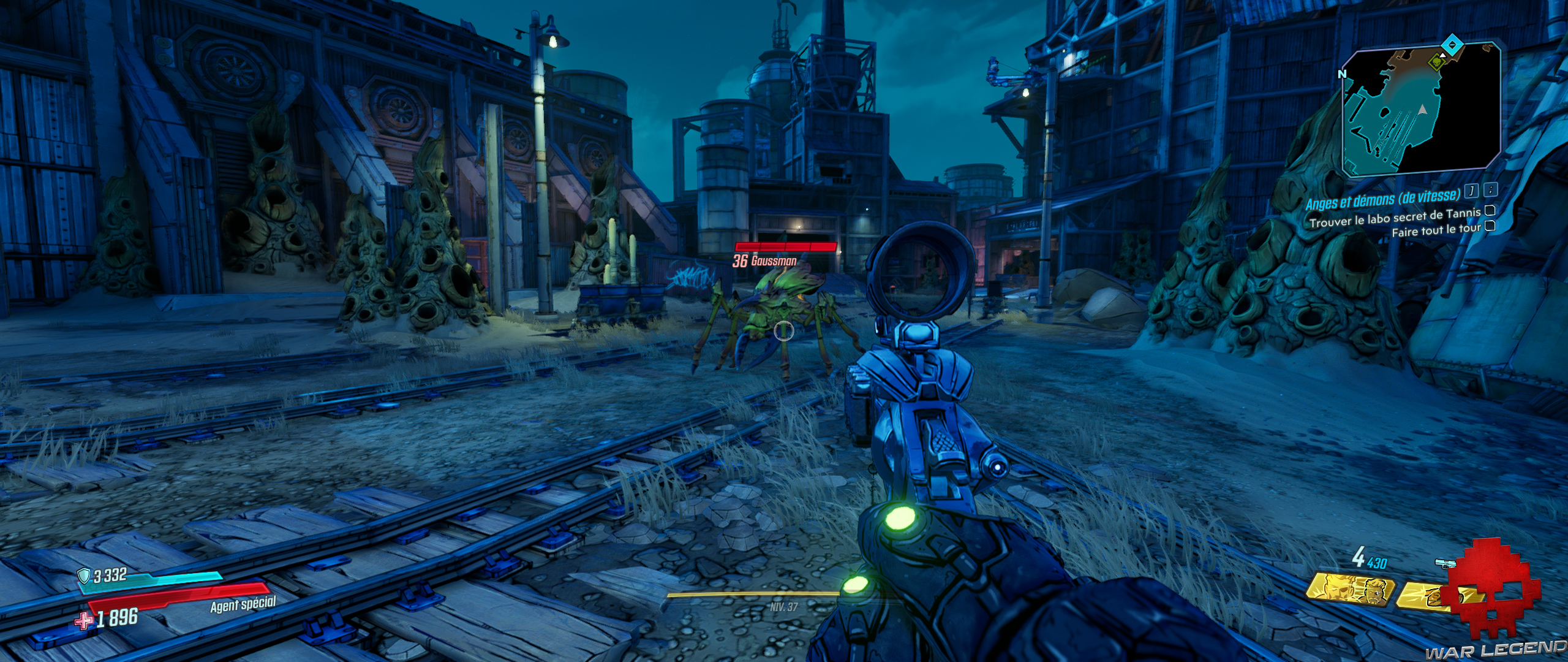Click the player arrow on the minimap
The image size is (1568, 662).
tap(1422, 110)
